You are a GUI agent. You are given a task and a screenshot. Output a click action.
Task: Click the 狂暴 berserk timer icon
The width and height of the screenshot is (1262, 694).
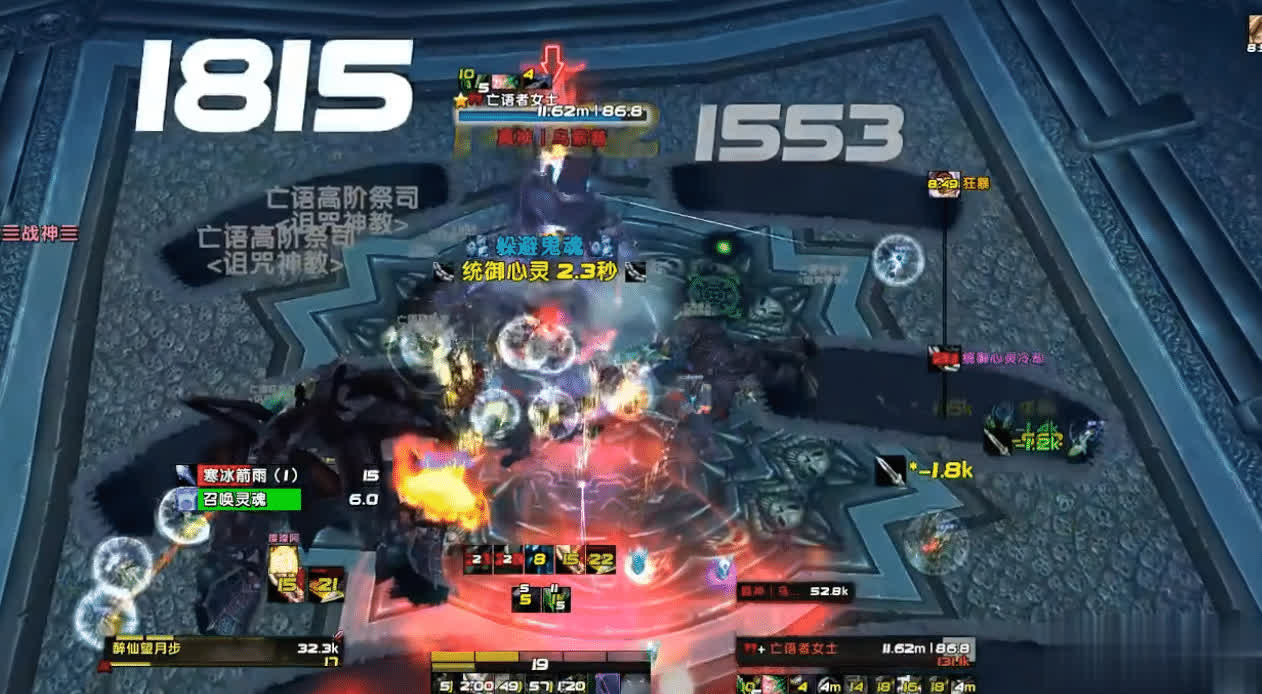coord(943,184)
